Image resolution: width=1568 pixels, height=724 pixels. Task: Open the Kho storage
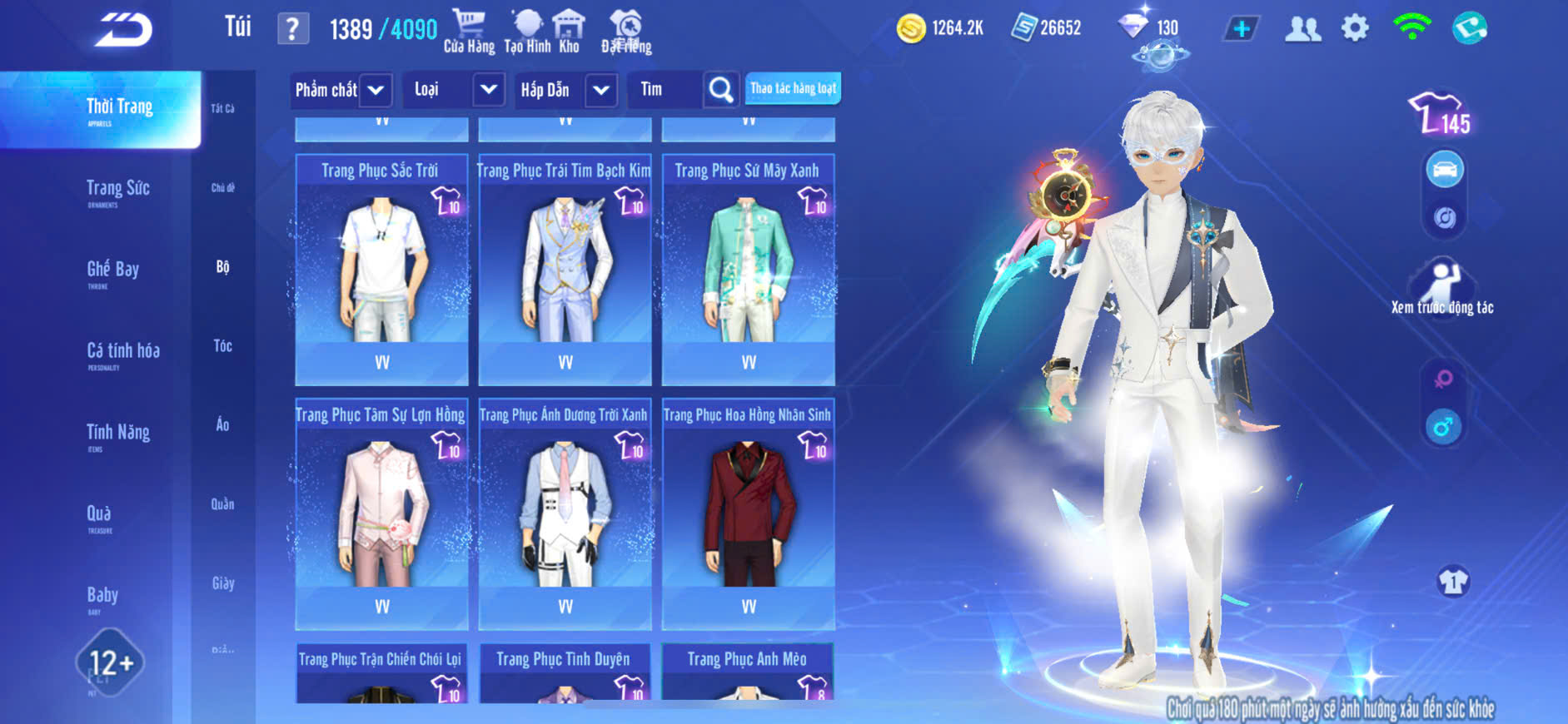click(569, 32)
